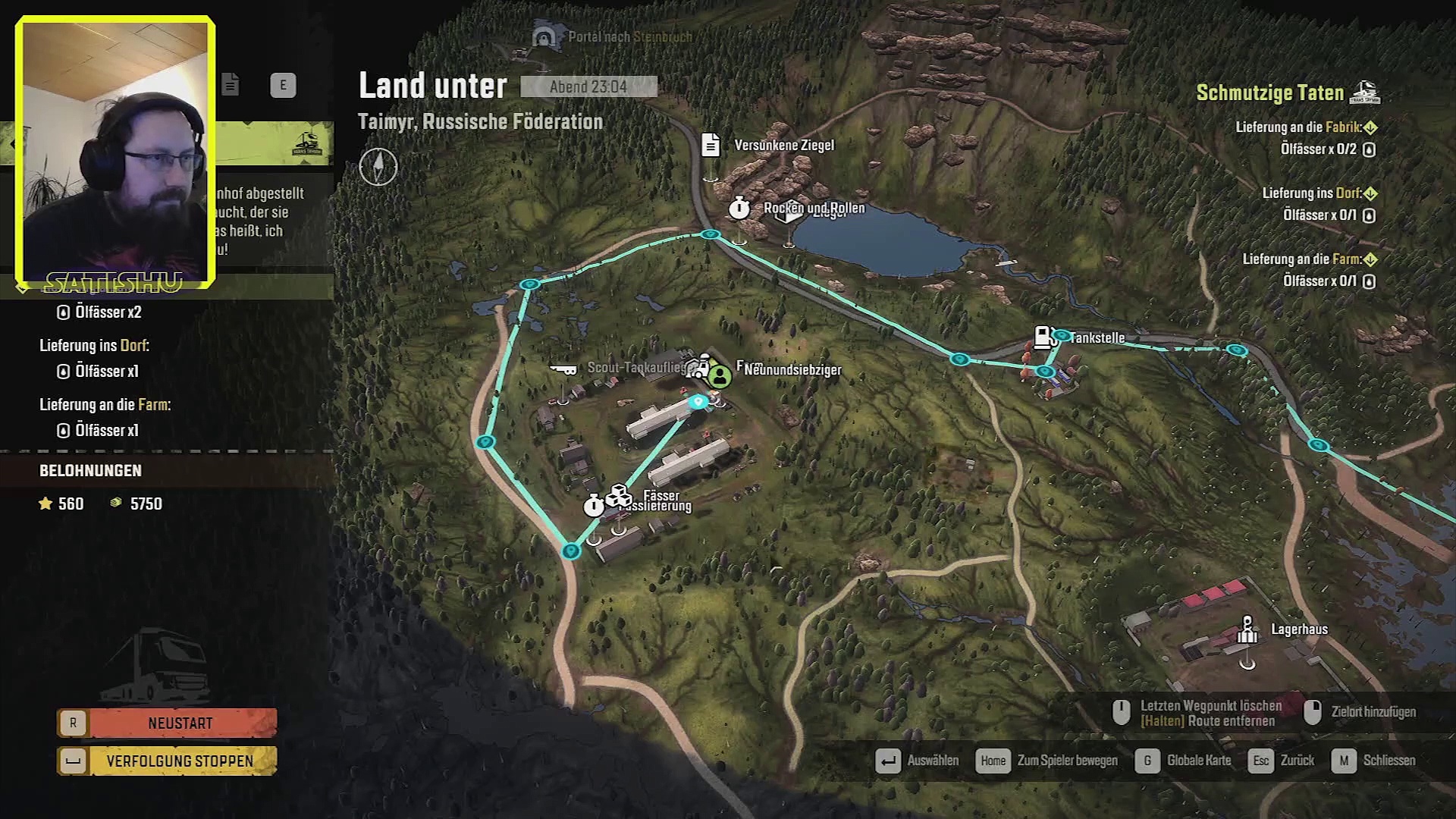This screenshot has height=819, width=1456.
Task: Open the Globale Karte option
Action: click(1184, 761)
